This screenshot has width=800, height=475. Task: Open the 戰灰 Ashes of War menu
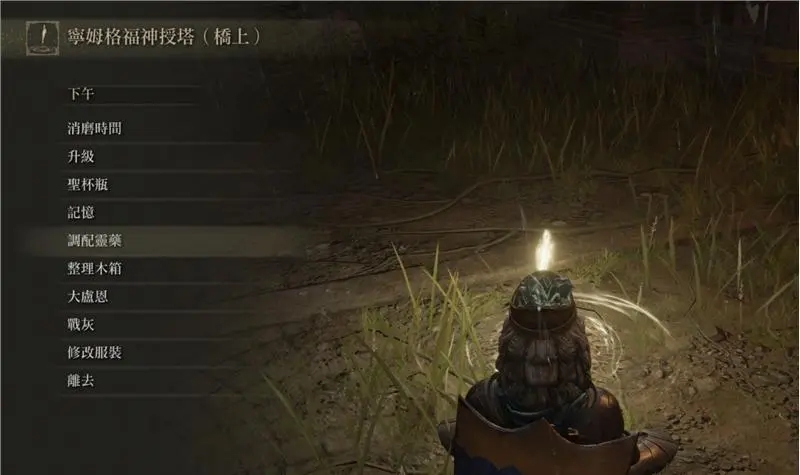coord(81,325)
